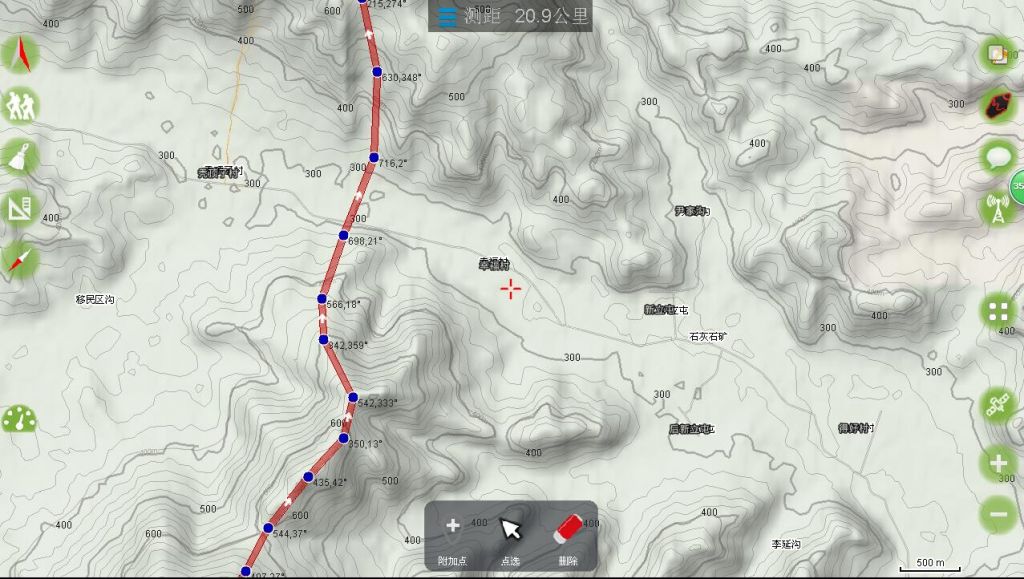
Task: Open the hikers track icon
Action: [x=20, y=104]
